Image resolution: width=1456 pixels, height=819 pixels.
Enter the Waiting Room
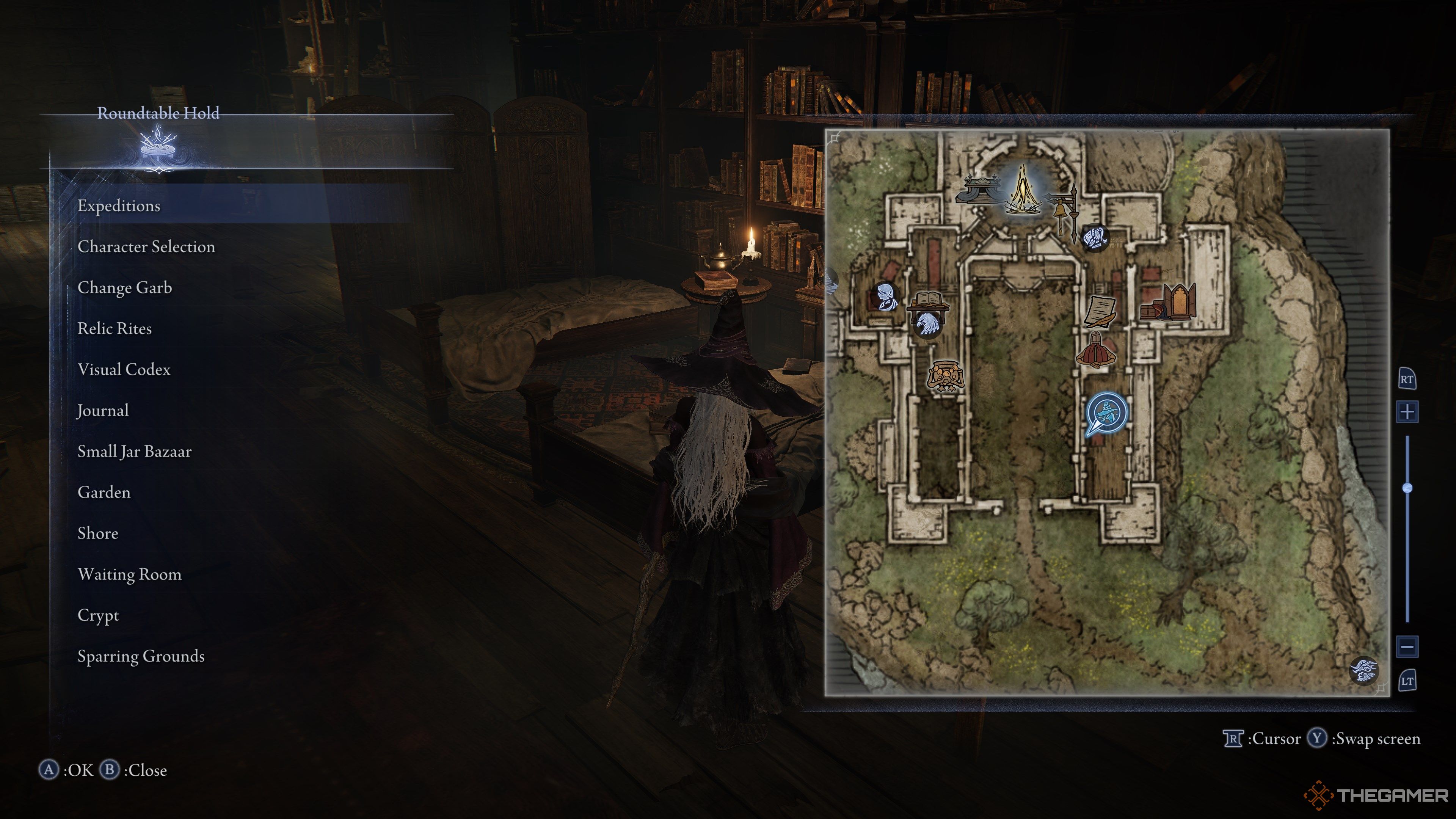coord(129,575)
